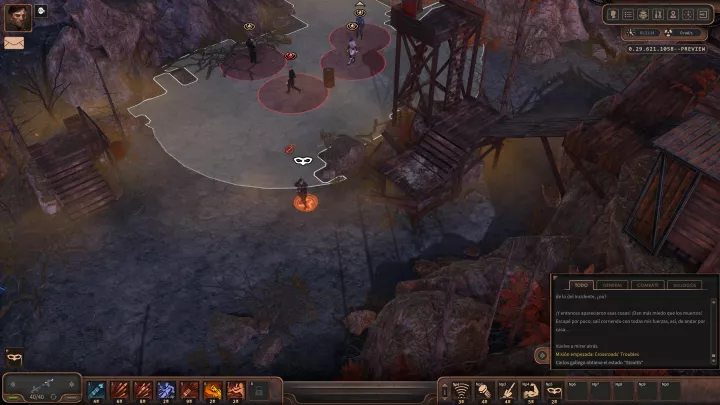Open the crafting tools menu icon

pyautogui.click(x=660, y=14)
